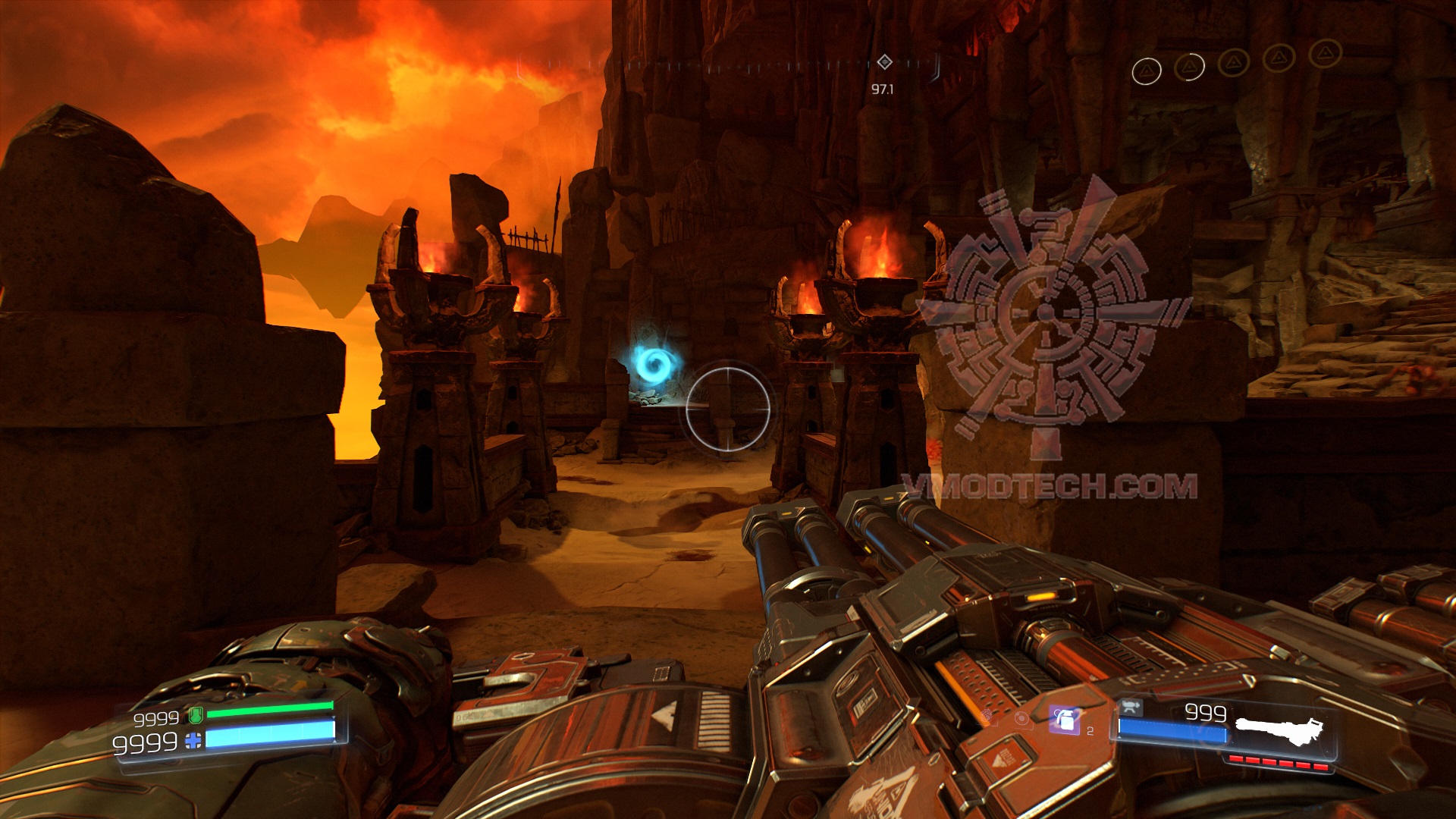Click the mobile turret weapon mod icon
Viewport: 1456px width, 819px height.
point(1131,707)
